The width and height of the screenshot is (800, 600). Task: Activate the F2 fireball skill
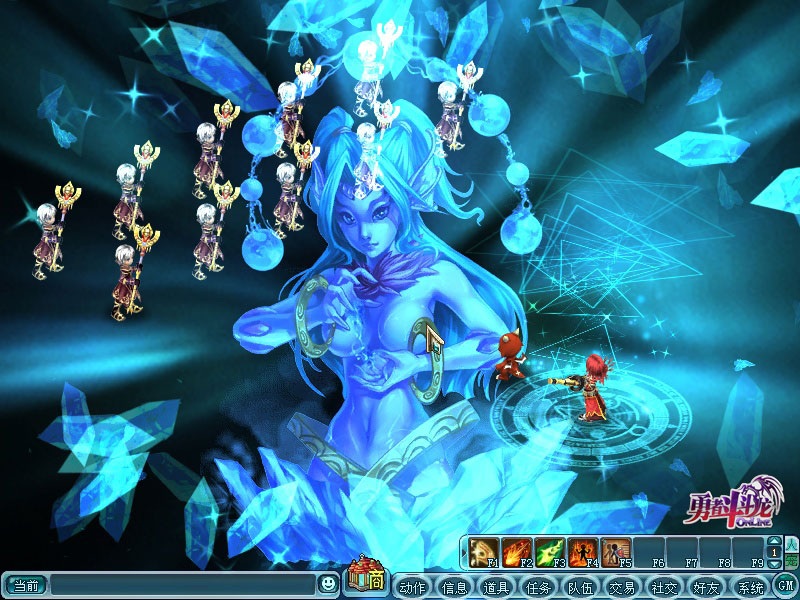click(517, 551)
